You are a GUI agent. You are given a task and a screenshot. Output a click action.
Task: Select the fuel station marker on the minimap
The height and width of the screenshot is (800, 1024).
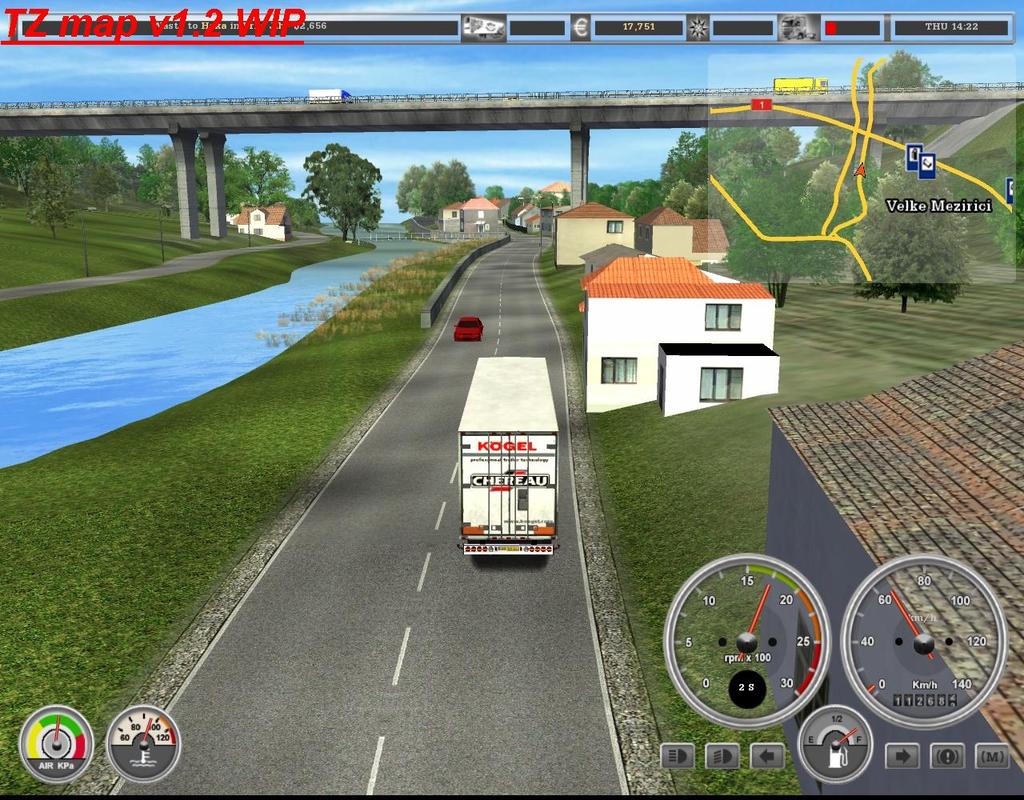click(x=914, y=154)
